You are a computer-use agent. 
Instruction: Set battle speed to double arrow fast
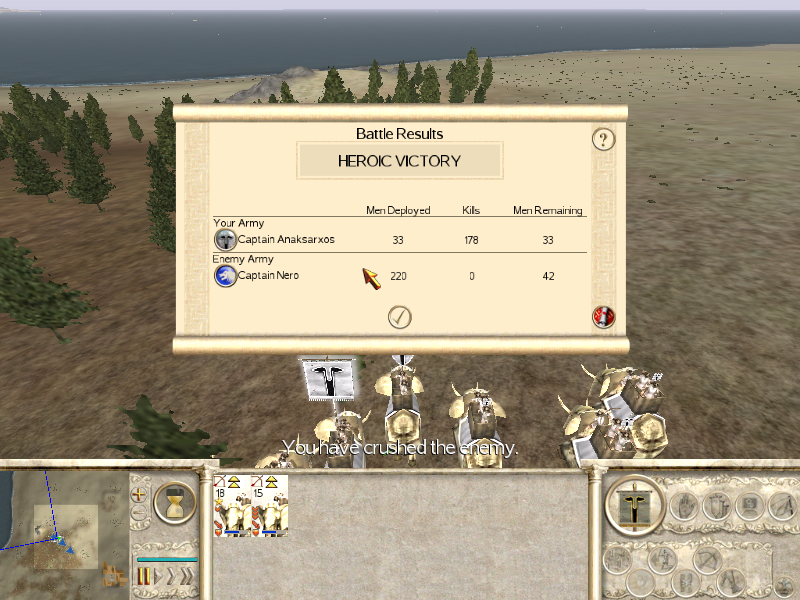tap(170, 575)
